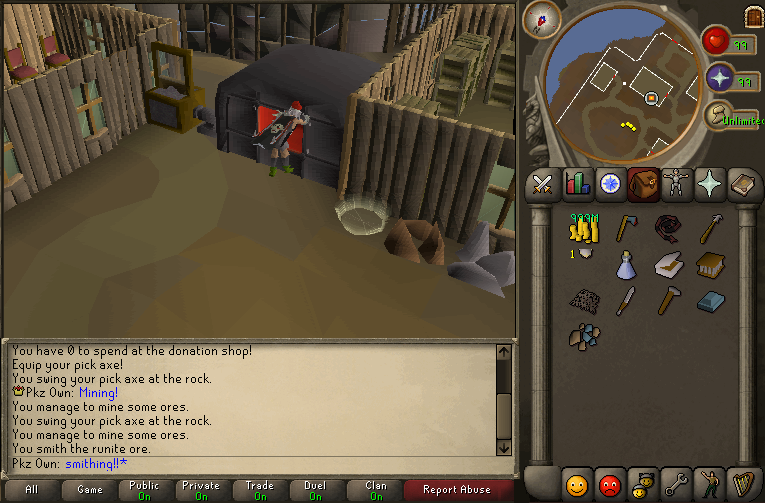
Task: Choose the runite bar in inventory
Action: click(710, 300)
